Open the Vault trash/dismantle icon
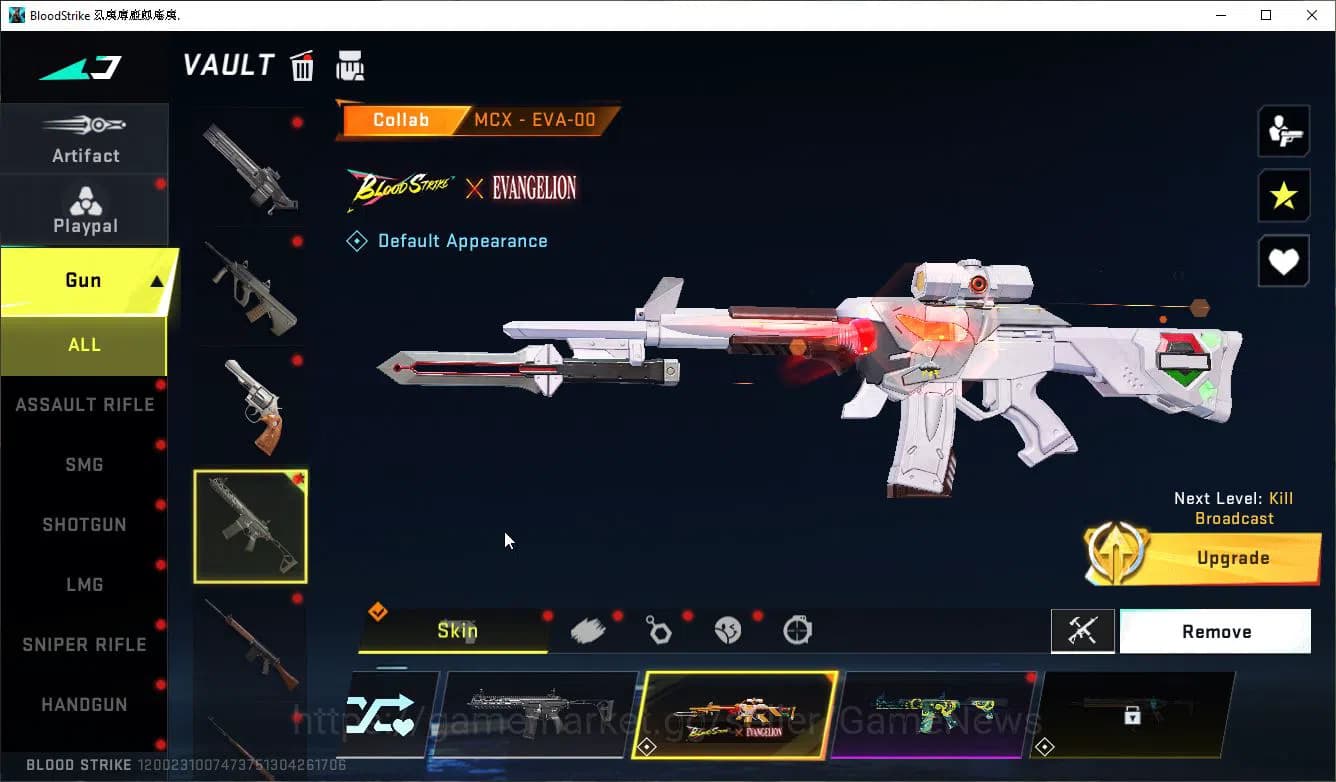 [x=302, y=65]
